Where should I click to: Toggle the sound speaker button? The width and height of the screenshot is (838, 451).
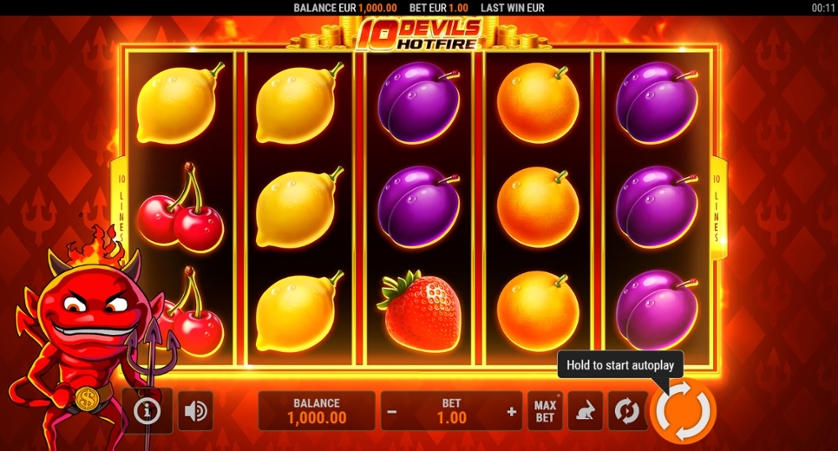[196, 411]
